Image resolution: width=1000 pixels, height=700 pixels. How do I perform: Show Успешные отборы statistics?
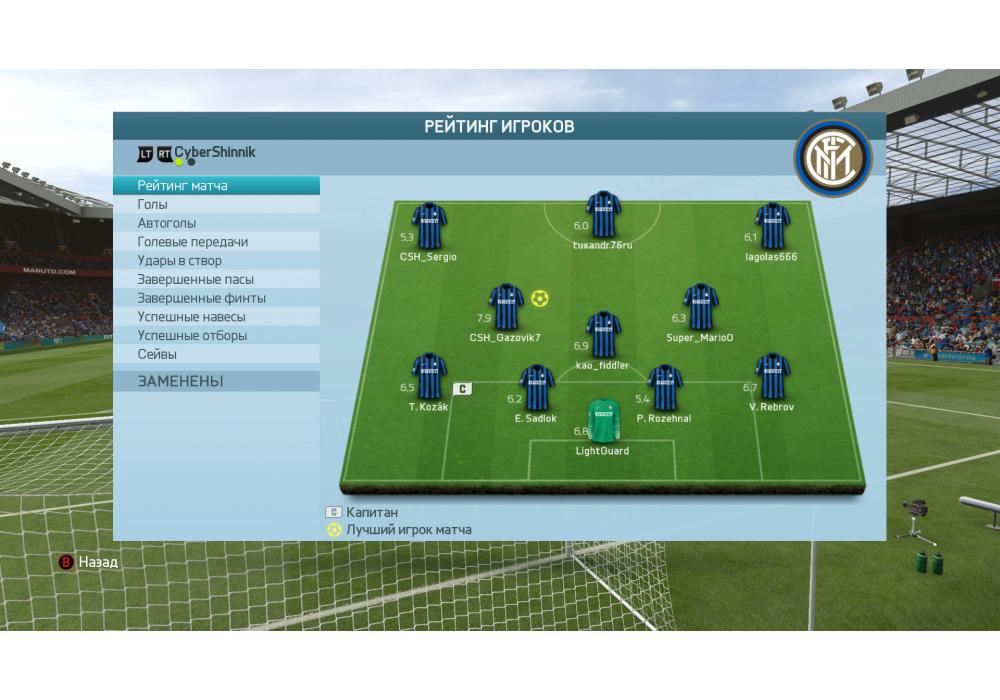click(x=216, y=336)
